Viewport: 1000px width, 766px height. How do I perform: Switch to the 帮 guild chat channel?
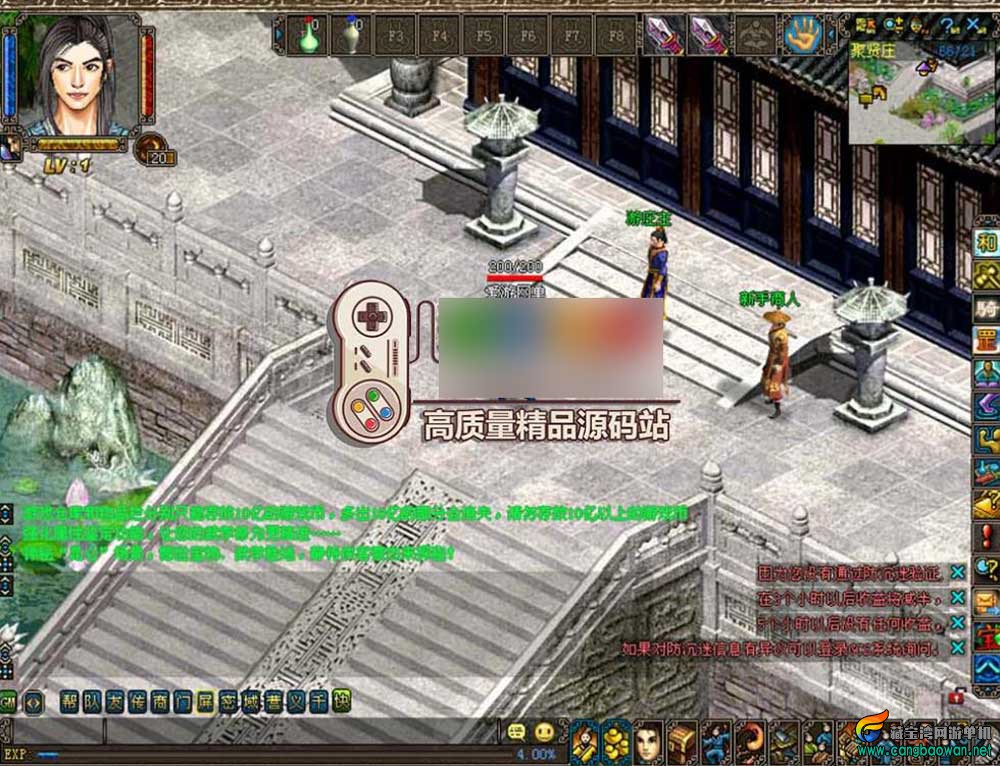point(69,702)
